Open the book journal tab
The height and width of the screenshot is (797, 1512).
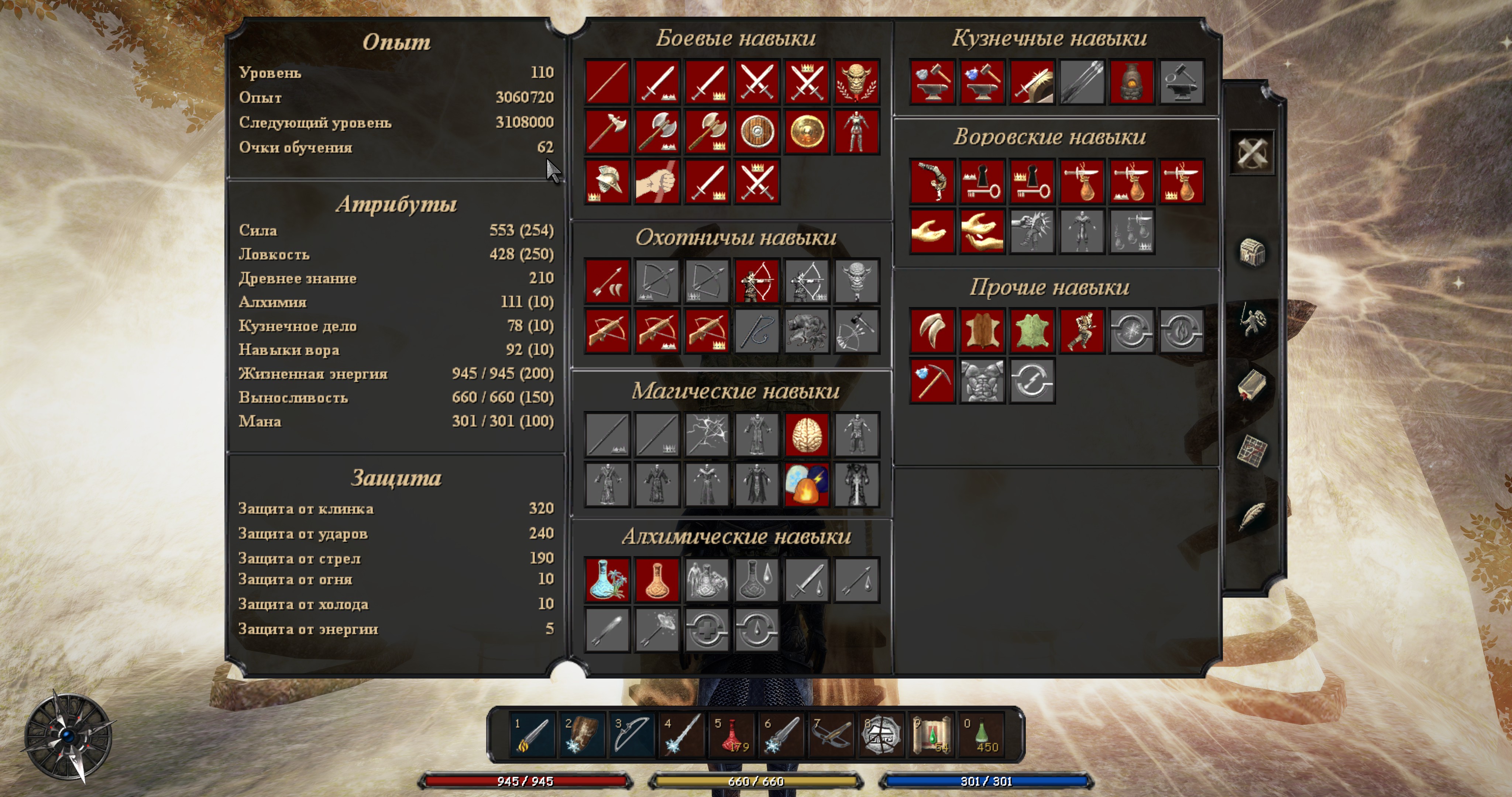point(1252,385)
